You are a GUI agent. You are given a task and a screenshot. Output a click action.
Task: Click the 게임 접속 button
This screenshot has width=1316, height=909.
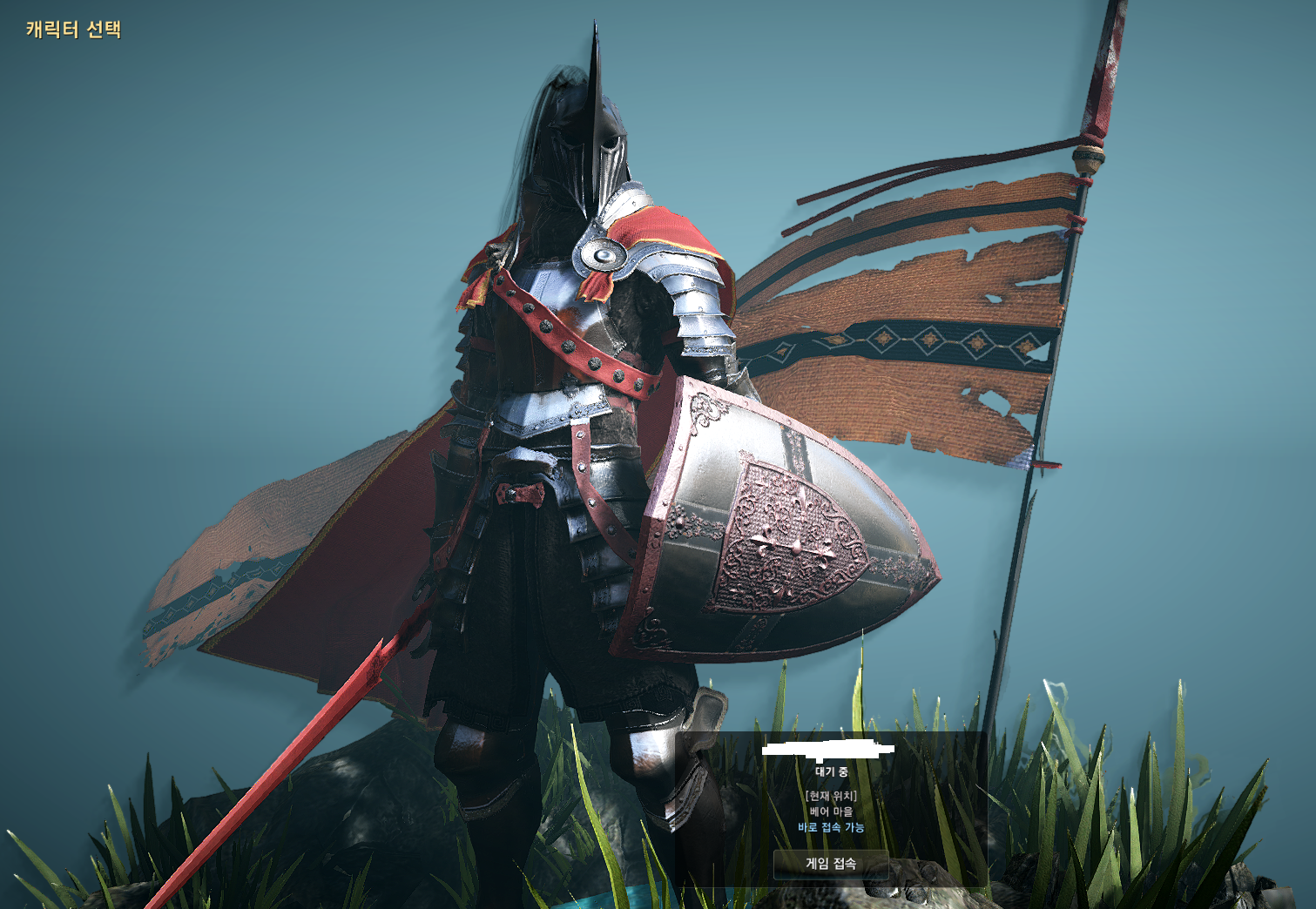point(831,864)
